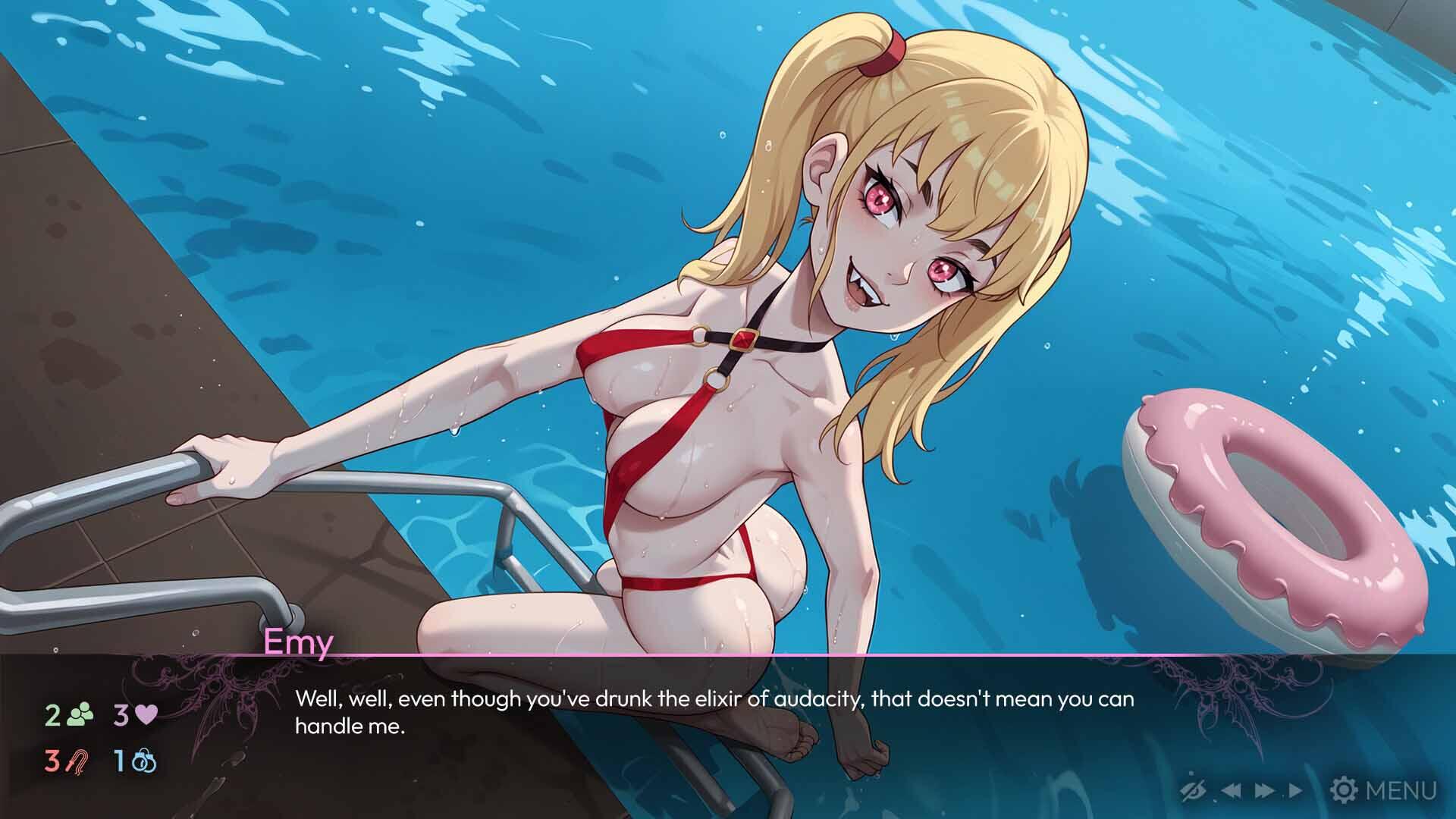Click the rewind double-arrow icon
1456x819 pixels.
[x=1232, y=790]
